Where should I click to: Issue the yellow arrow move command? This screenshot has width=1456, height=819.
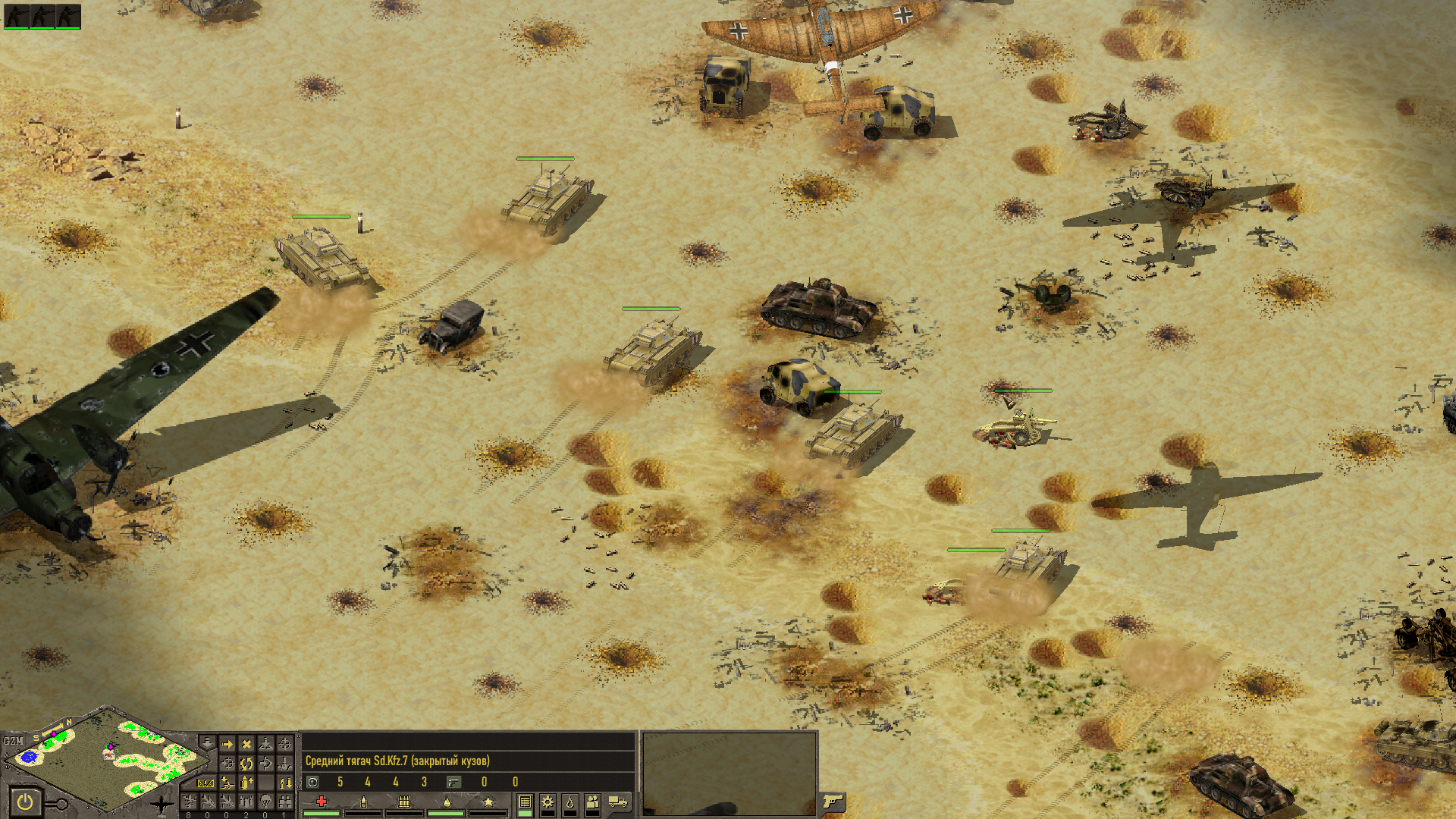click(x=227, y=744)
